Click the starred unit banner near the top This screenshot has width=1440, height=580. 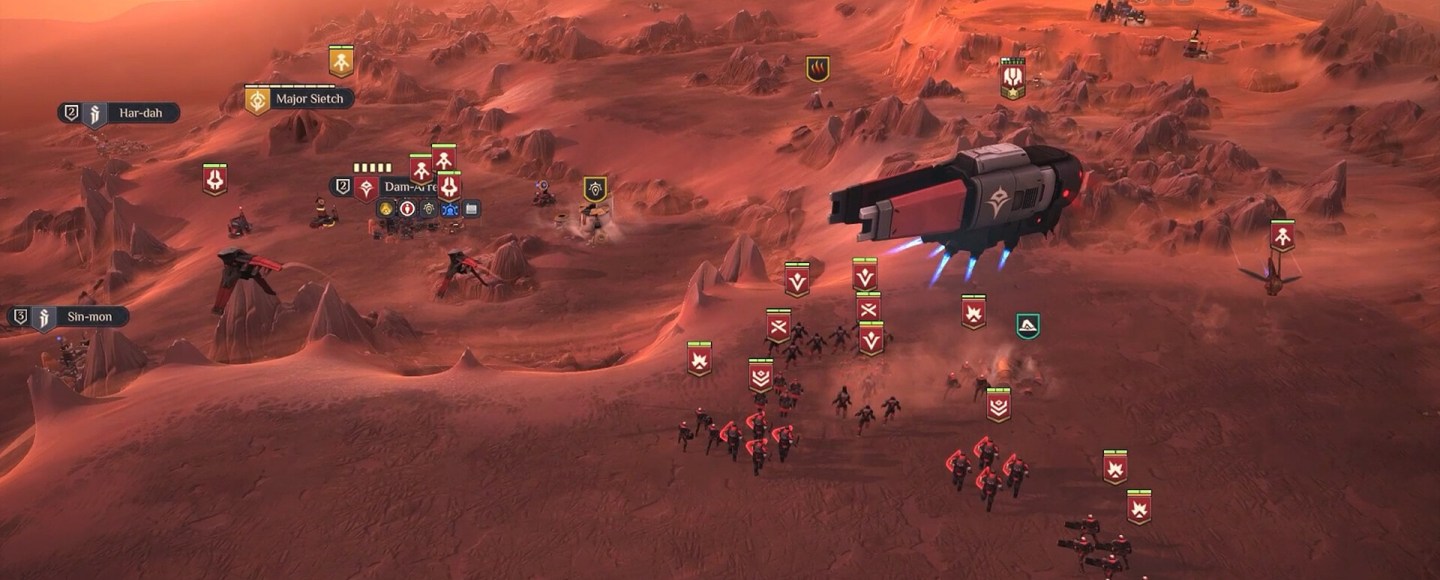pos(1013,80)
